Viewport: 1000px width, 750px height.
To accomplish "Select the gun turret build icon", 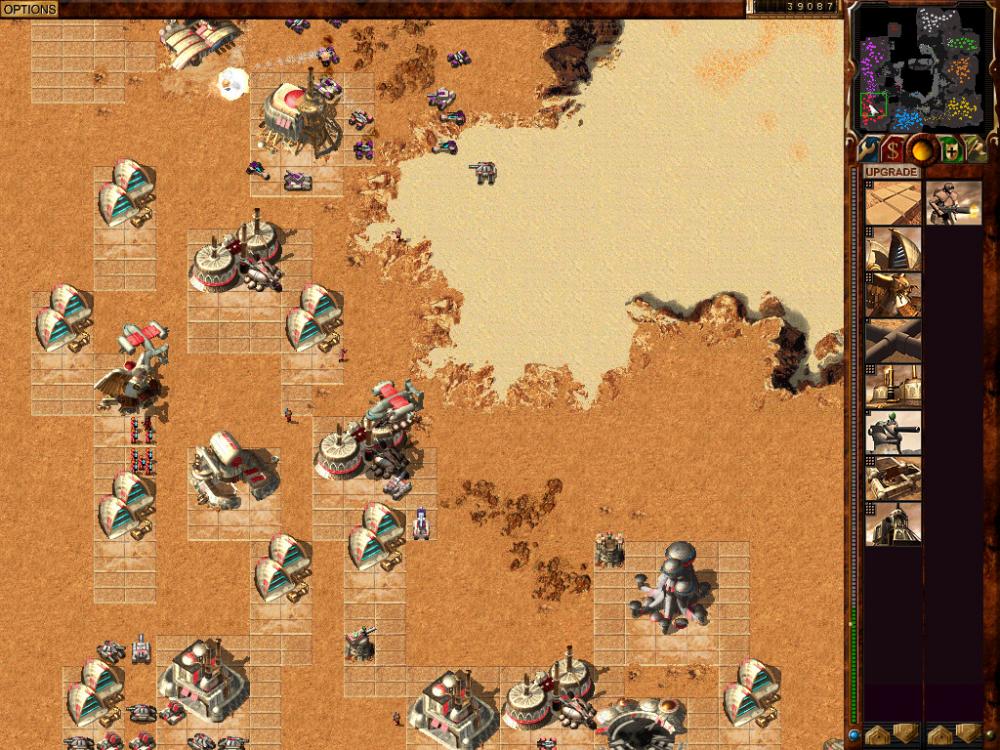I will tap(893, 433).
